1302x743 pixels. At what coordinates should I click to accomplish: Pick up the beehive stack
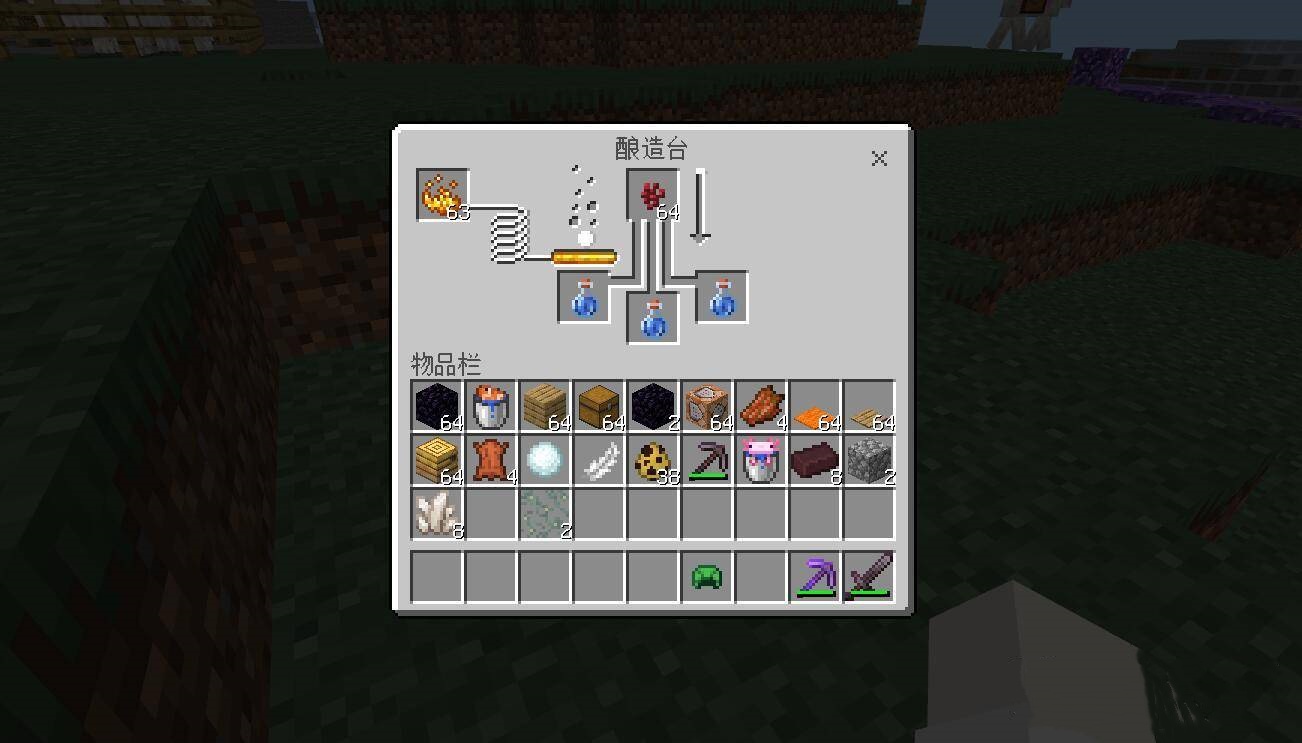click(x=437, y=460)
